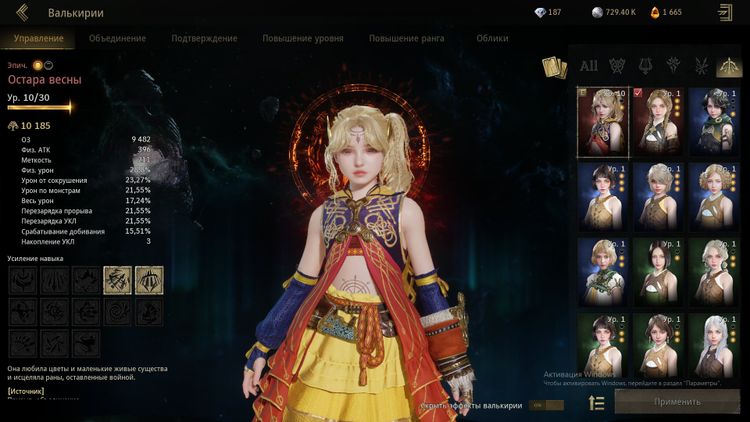Open the sort order button beside Применить
The width and height of the screenshot is (750, 422).
597,402
